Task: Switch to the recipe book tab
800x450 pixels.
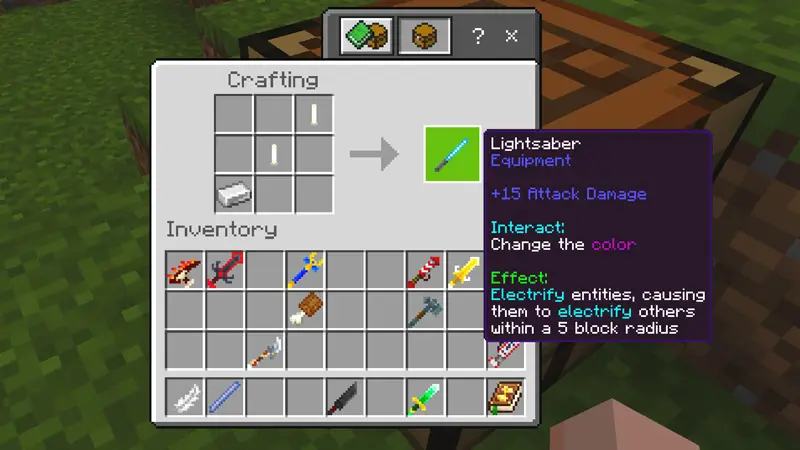Action: pyautogui.click(x=361, y=36)
